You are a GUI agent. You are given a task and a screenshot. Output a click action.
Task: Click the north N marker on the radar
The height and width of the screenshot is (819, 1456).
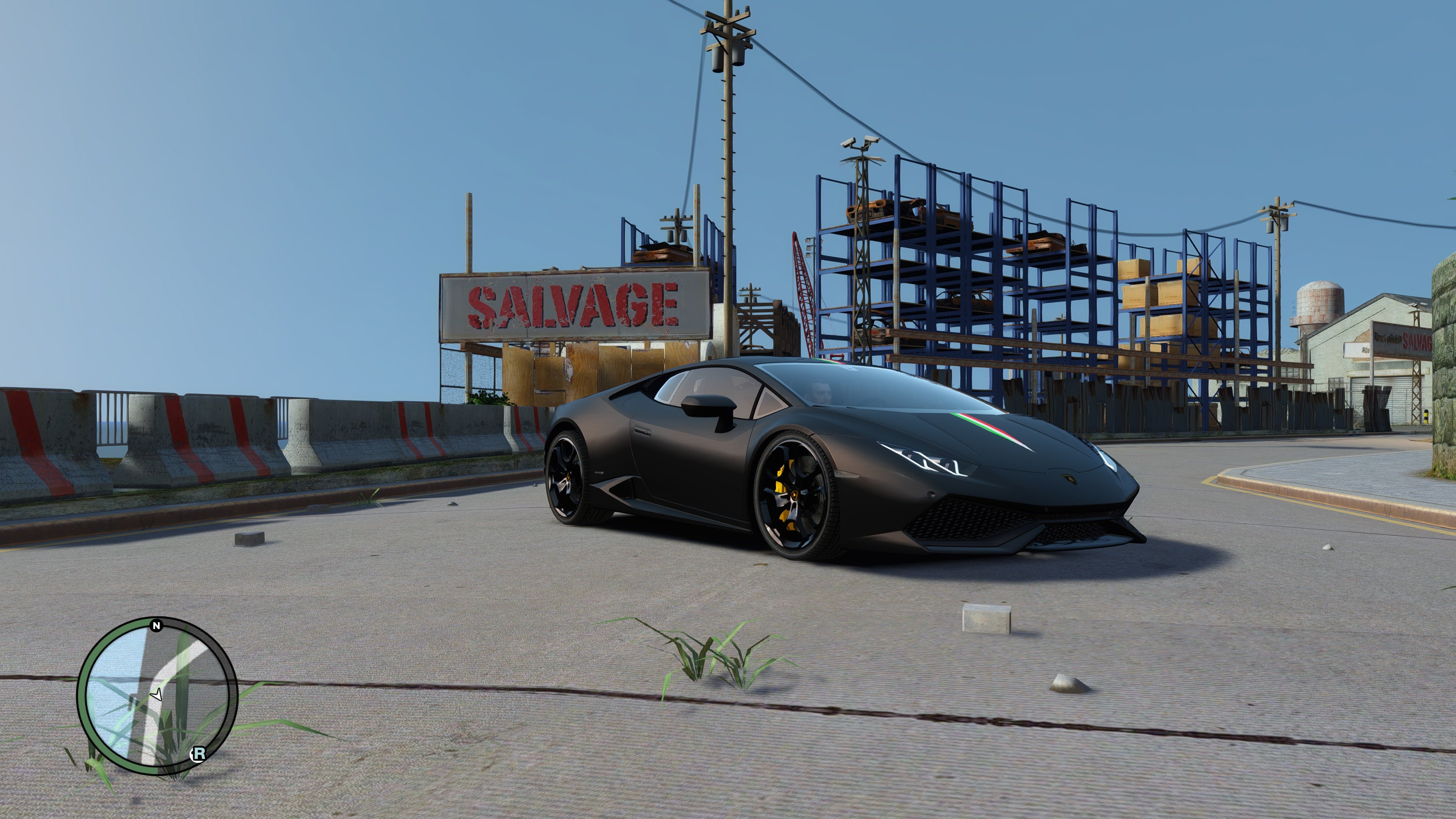pos(157,625)
